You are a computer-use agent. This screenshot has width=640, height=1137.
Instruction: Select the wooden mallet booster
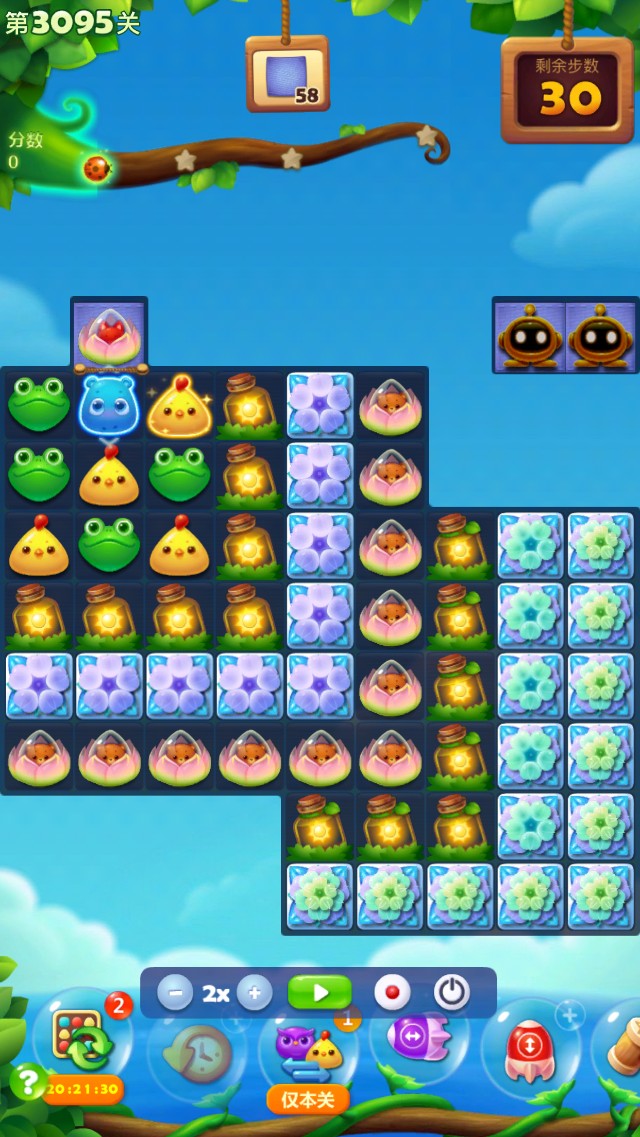[622, 1045]
